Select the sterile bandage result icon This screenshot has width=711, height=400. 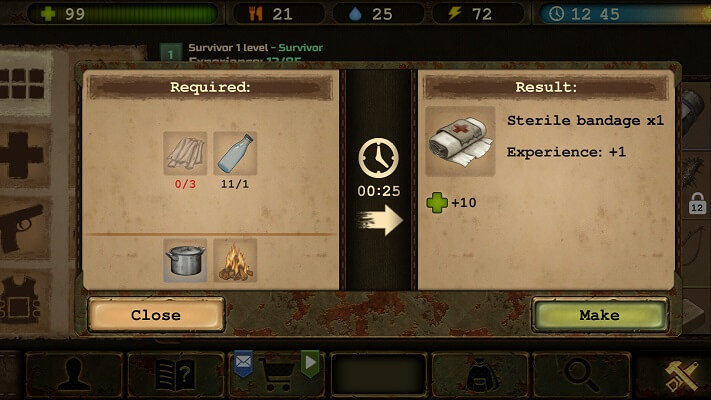click(460, 141)
